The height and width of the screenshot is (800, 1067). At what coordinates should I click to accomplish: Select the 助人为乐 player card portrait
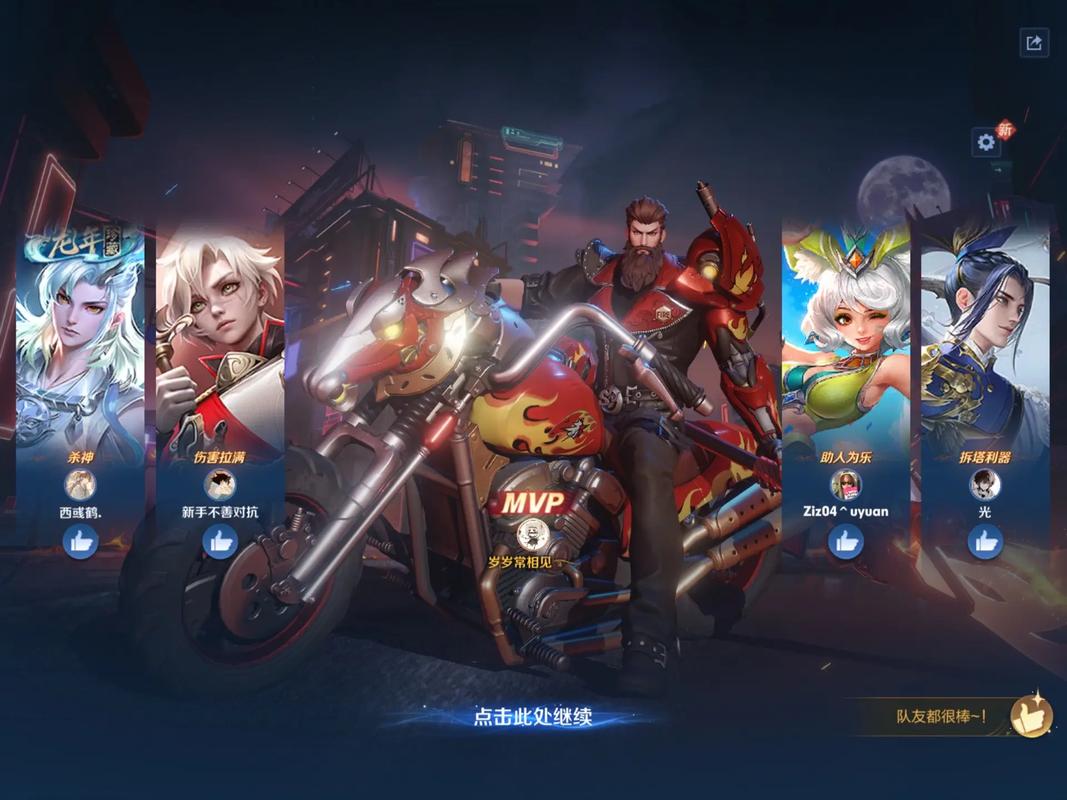846,340
